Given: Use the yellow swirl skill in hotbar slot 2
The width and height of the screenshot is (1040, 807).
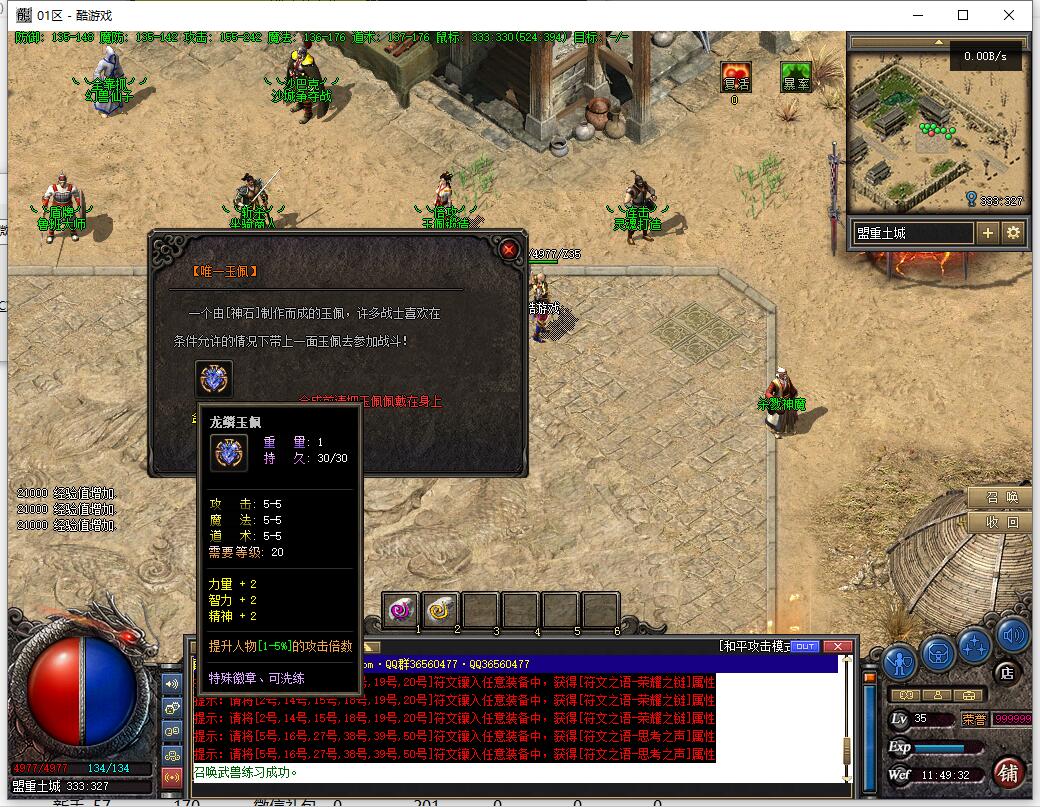Looking at the screenshot, I should (x=440, y=609).
